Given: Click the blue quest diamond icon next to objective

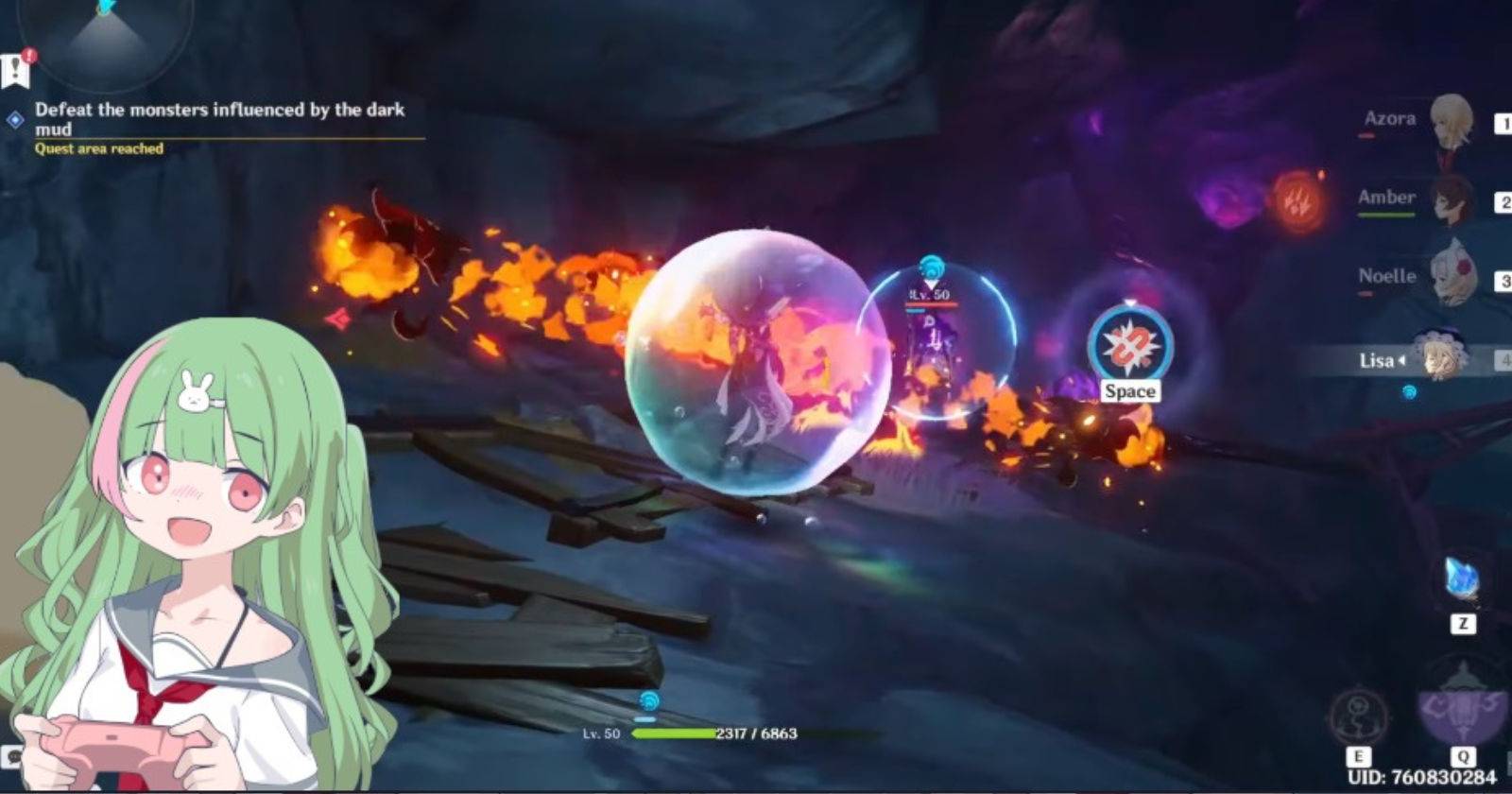Looking at the screenshot, I should pos(13,118).
